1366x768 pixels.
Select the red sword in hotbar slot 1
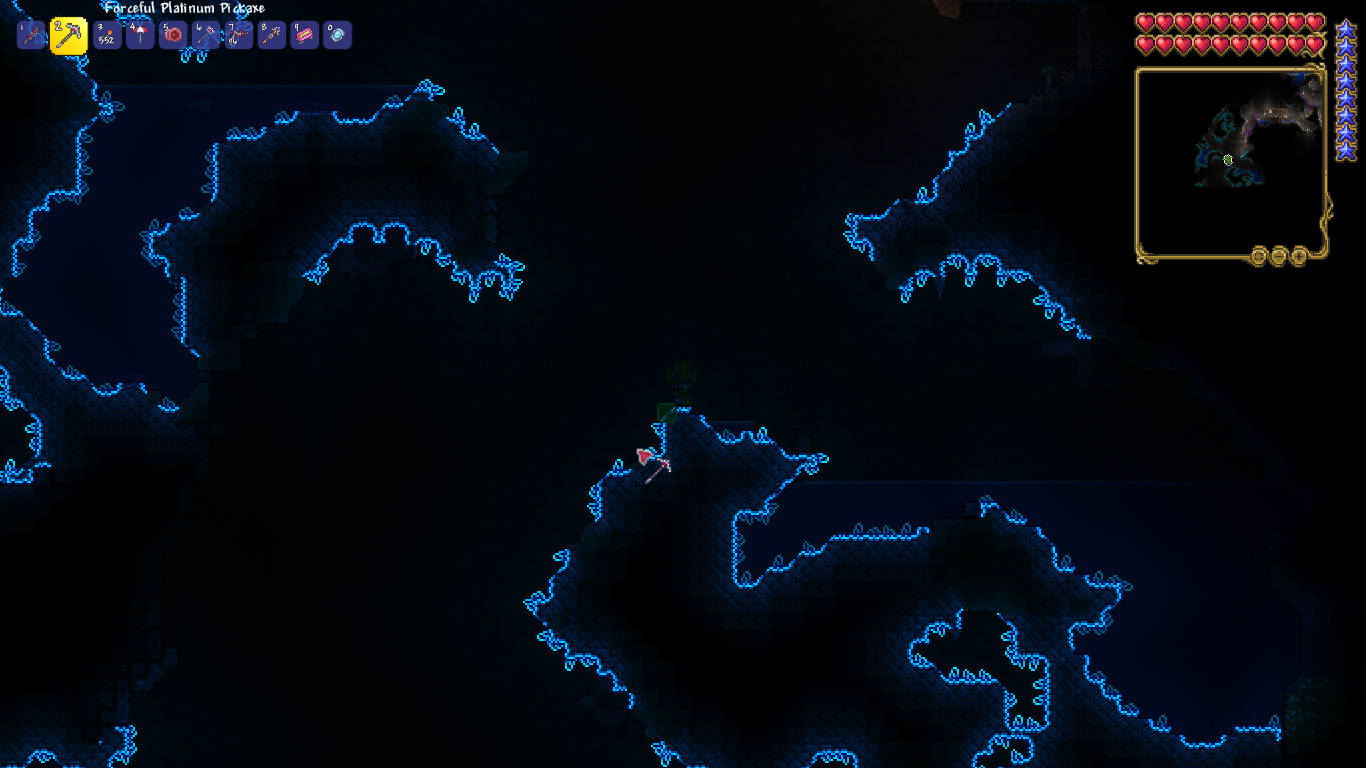pyautogui.click(x=32, y=35)
